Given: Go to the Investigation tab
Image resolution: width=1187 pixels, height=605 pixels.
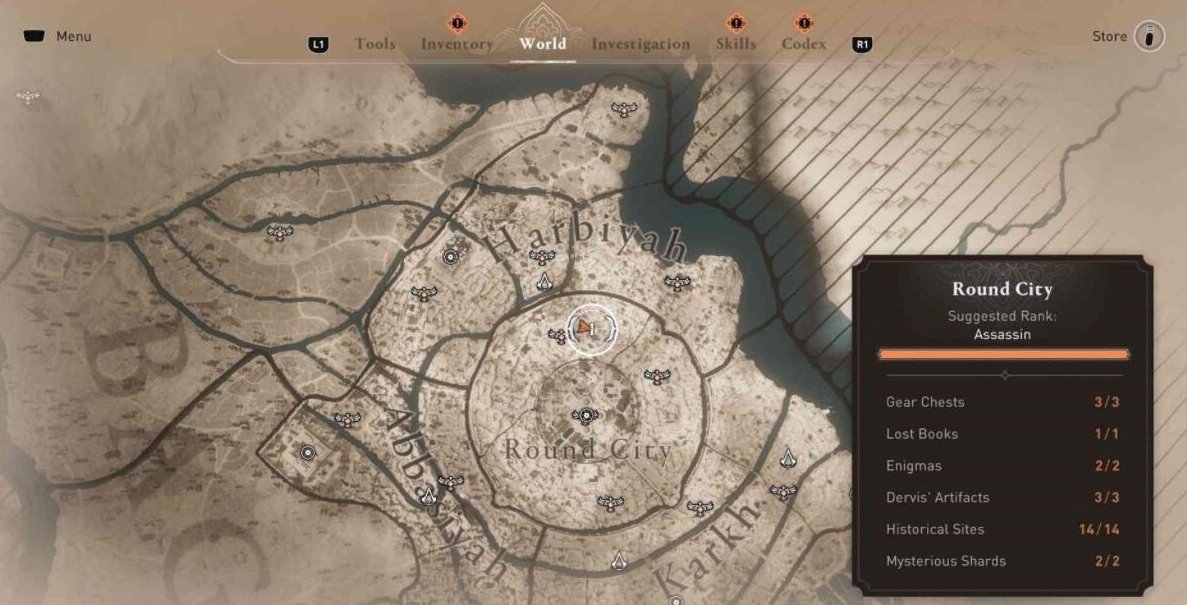Looking at the screenshot, I should [640, 44].
